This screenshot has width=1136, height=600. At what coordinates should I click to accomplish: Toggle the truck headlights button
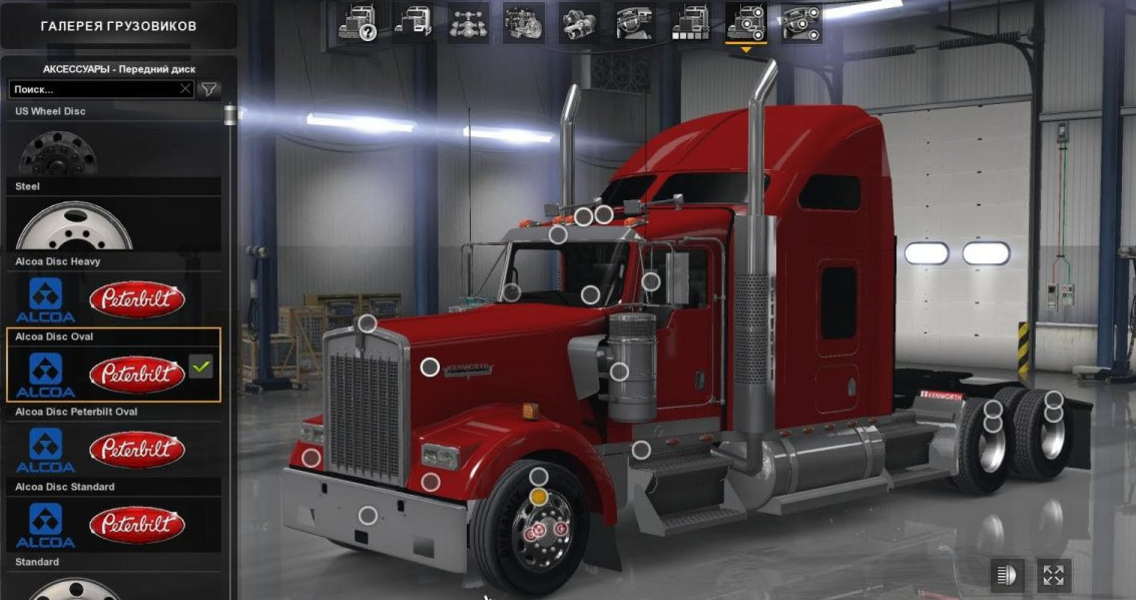coord(1007,574)
